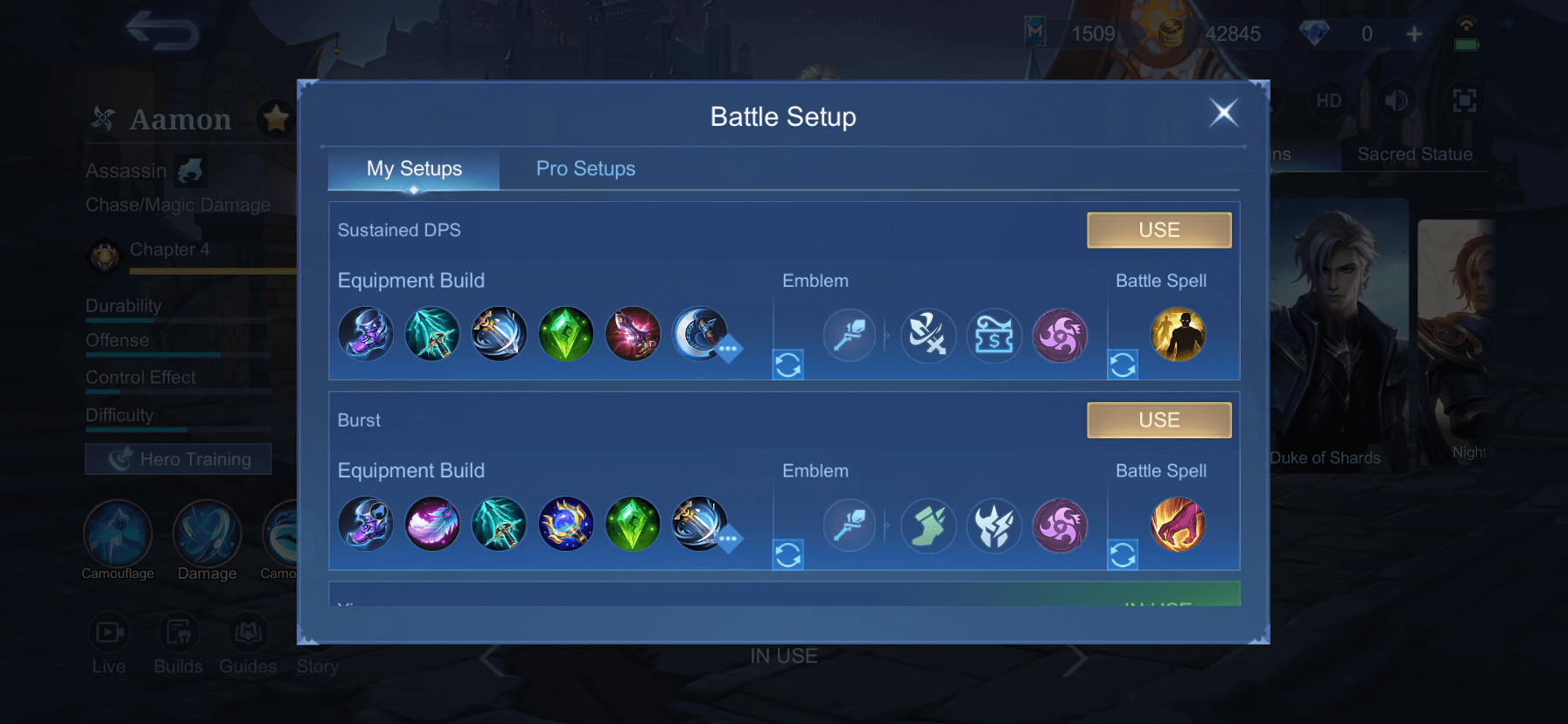Swap the Burst setup battle spell
The height and width of the screenshot is (724, 1568).
(x=1123, y=554)
